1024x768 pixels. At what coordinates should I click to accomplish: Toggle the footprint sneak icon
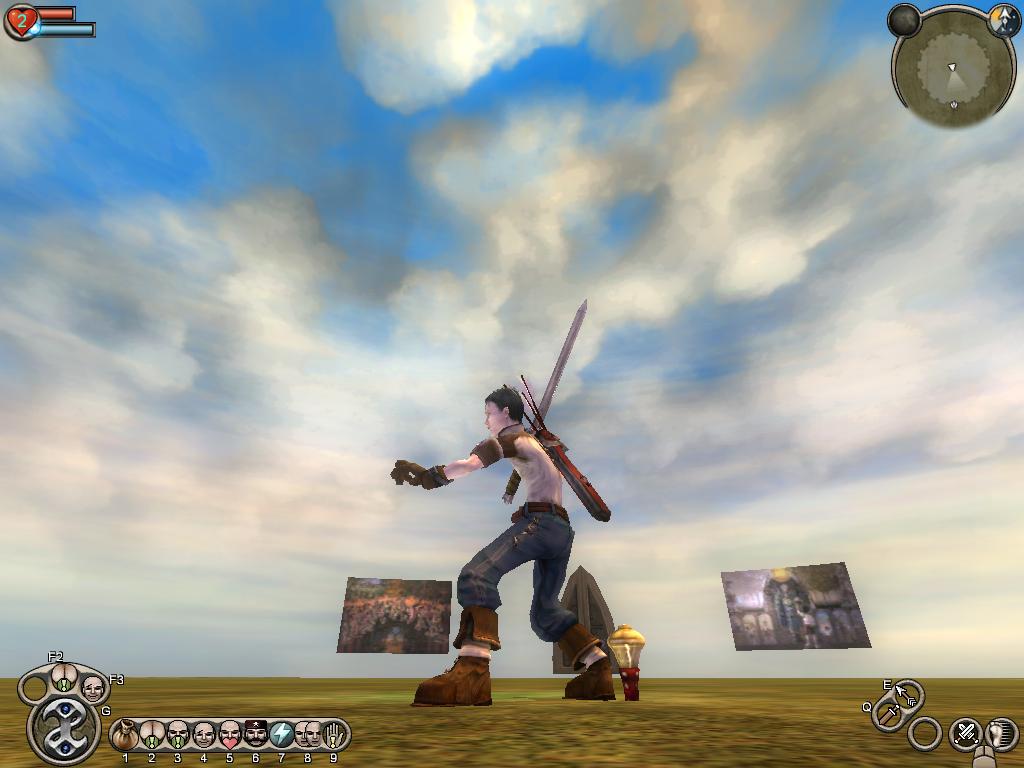coord(1000,734)
